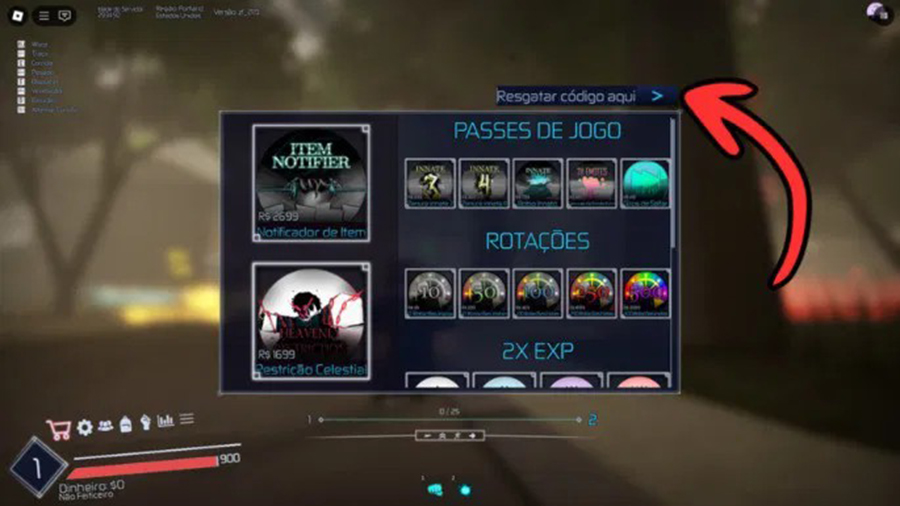Click the 'Resgatar código aqui' code field
Viewport: 900px width, 506px height.
point(566,96)
